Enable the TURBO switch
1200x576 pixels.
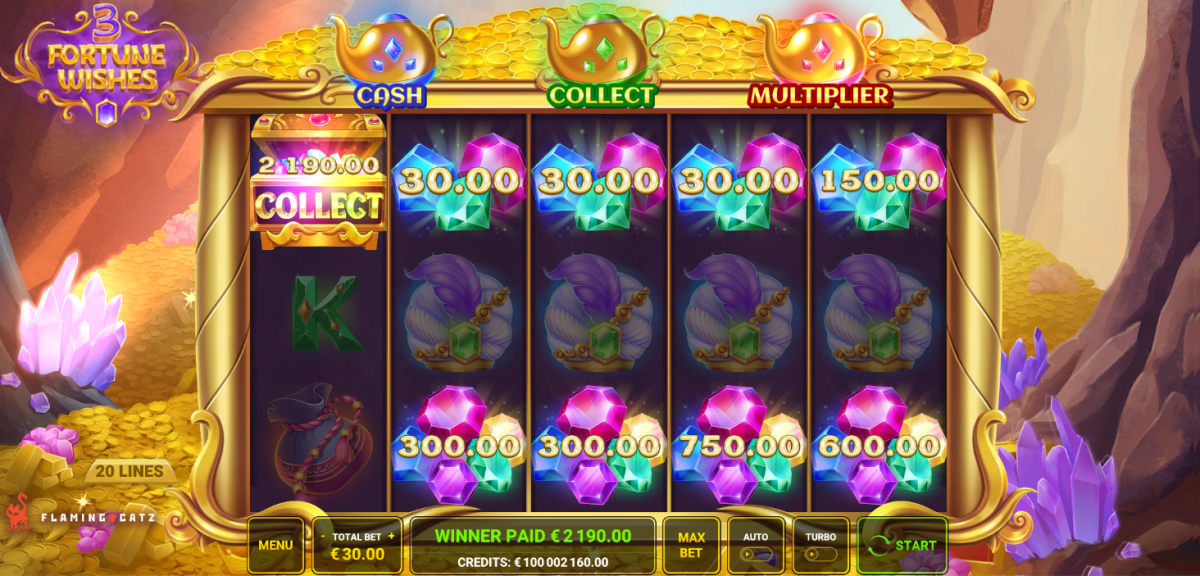(820, 552)
